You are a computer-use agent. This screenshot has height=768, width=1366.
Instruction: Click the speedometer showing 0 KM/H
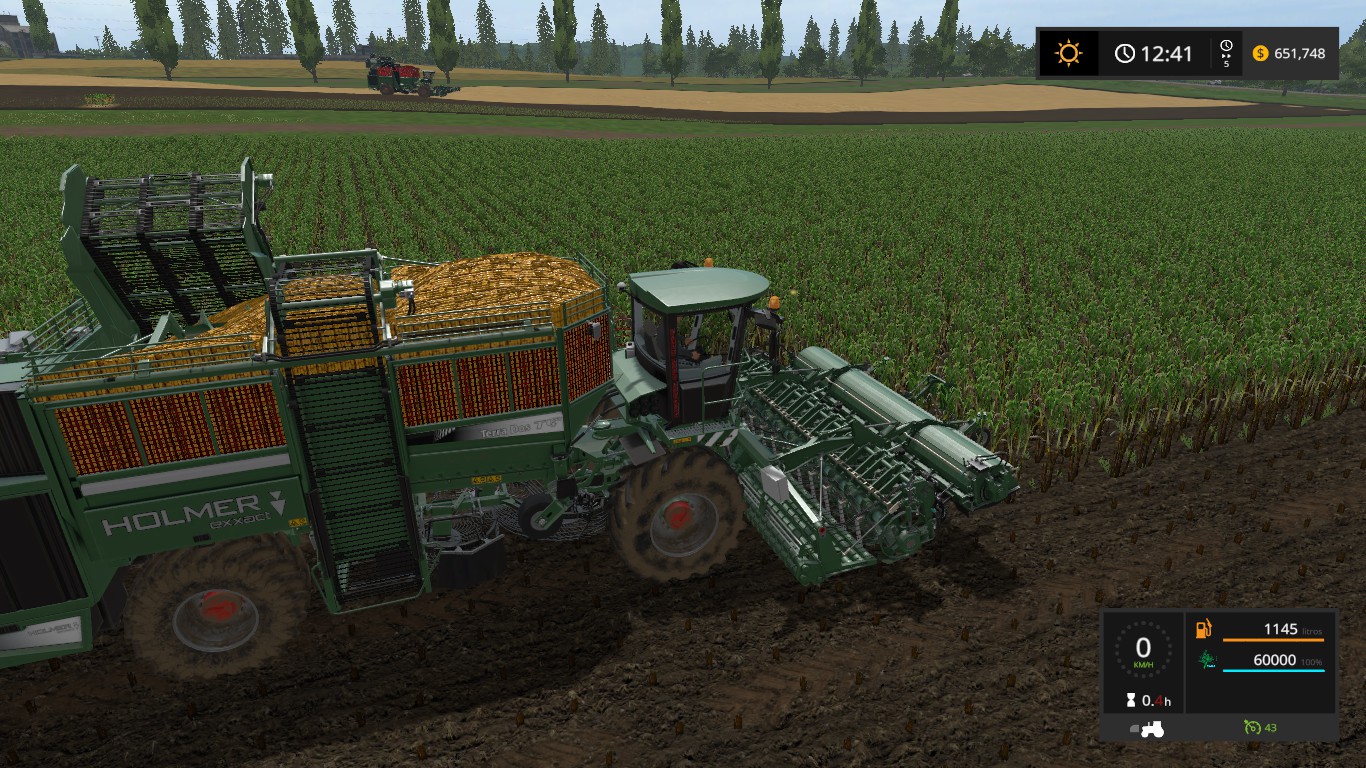point(1143,650)
